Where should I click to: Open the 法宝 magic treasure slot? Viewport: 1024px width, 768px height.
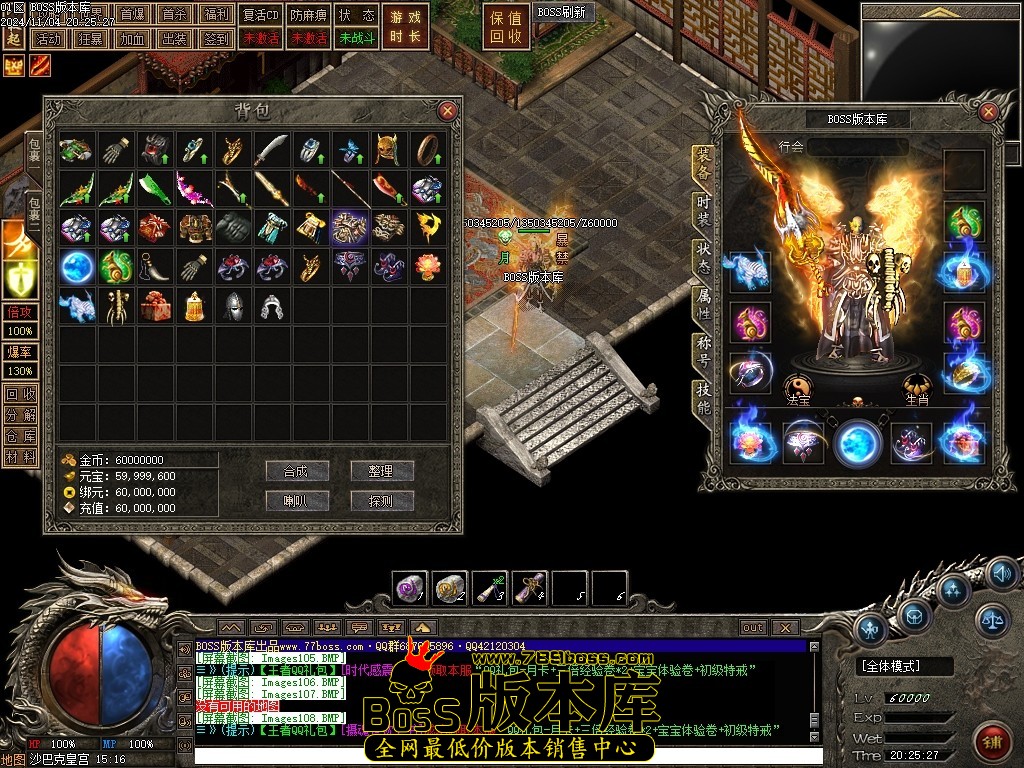[798, 388]
